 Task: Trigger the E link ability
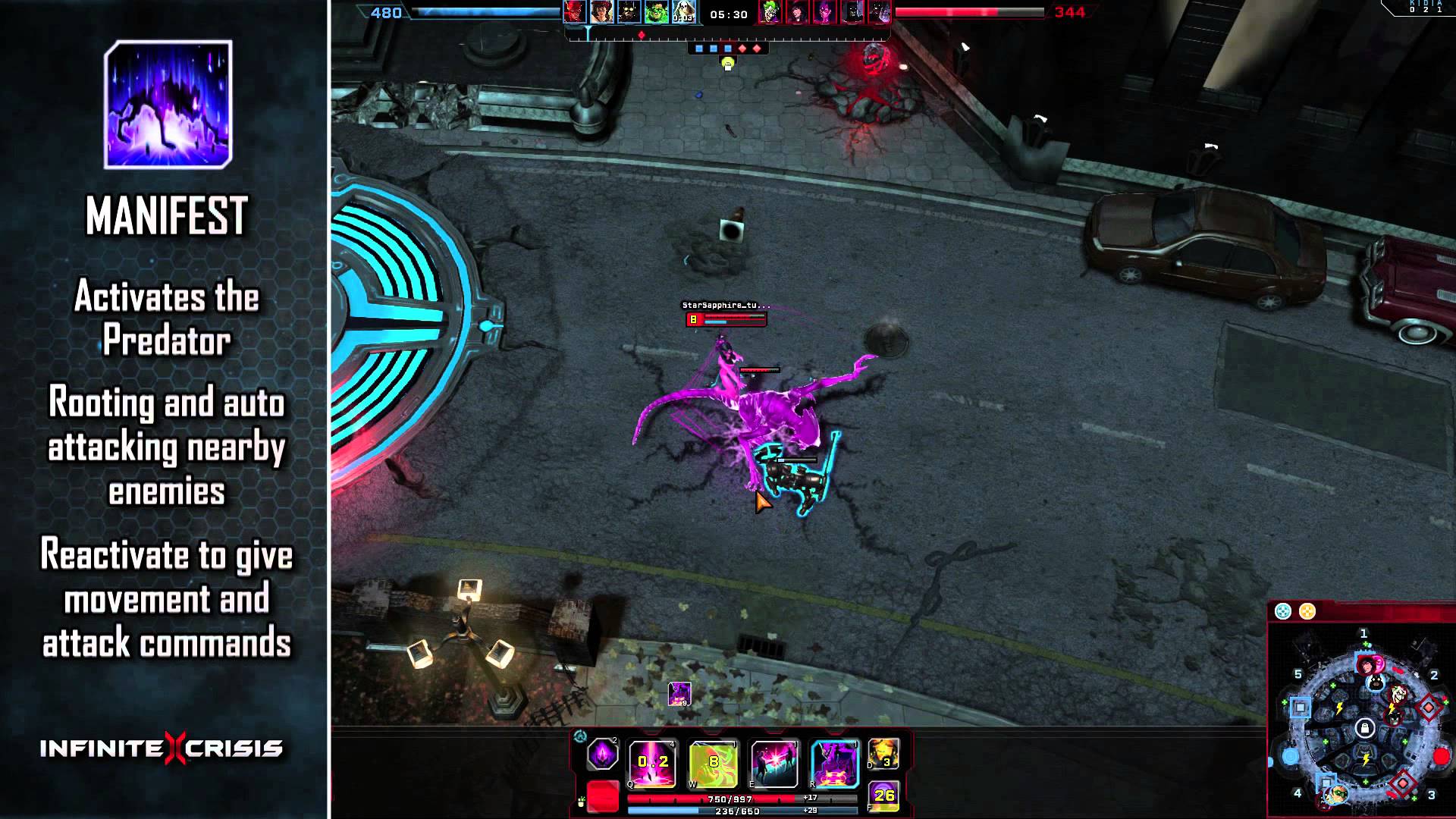773,762
